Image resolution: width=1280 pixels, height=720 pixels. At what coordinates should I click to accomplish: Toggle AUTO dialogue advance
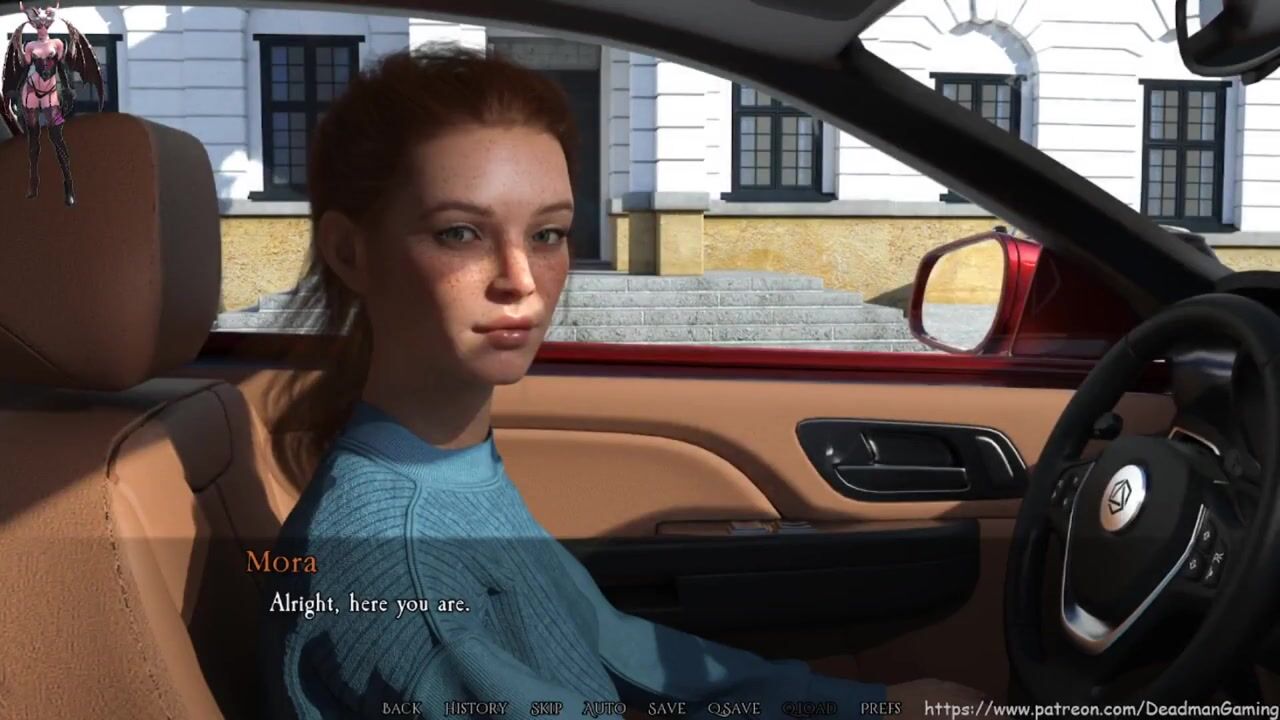tap(604, 708)
